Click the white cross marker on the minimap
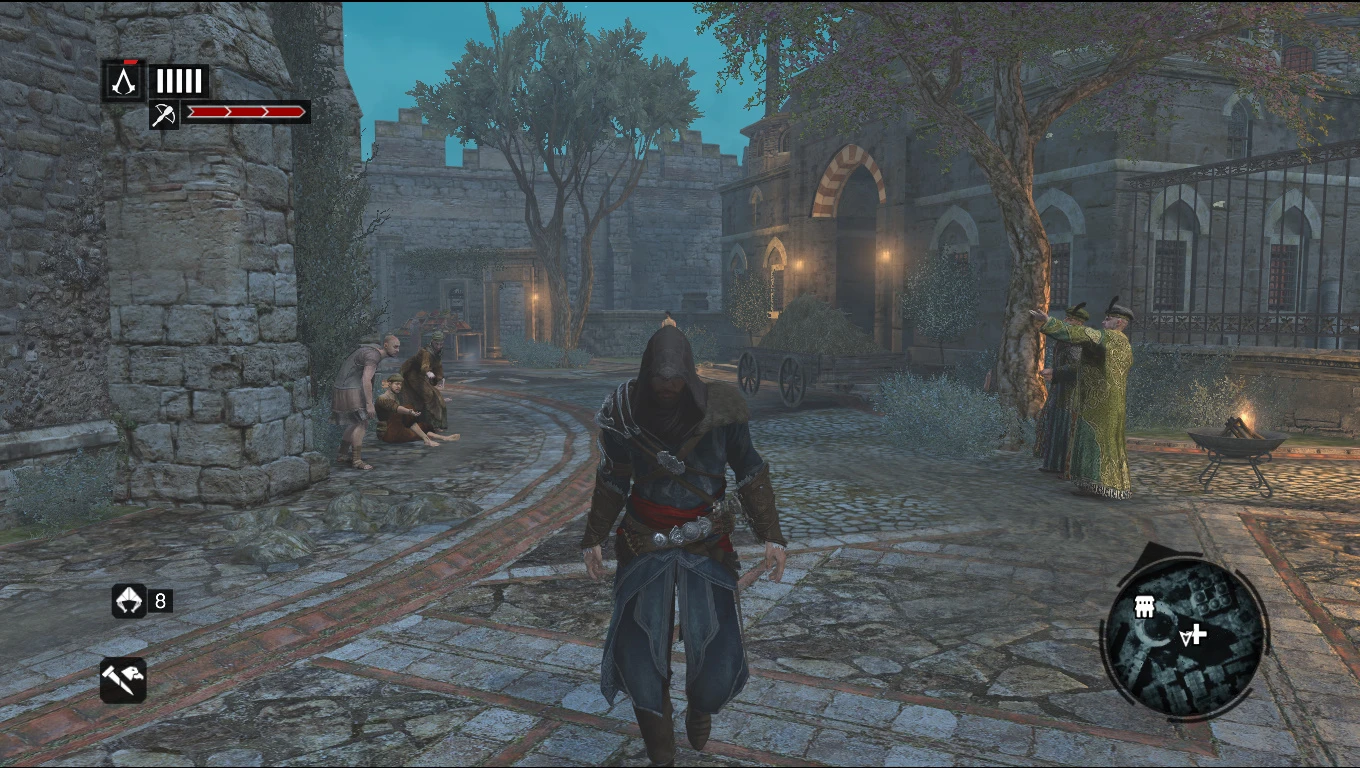 coord(1196,635)
